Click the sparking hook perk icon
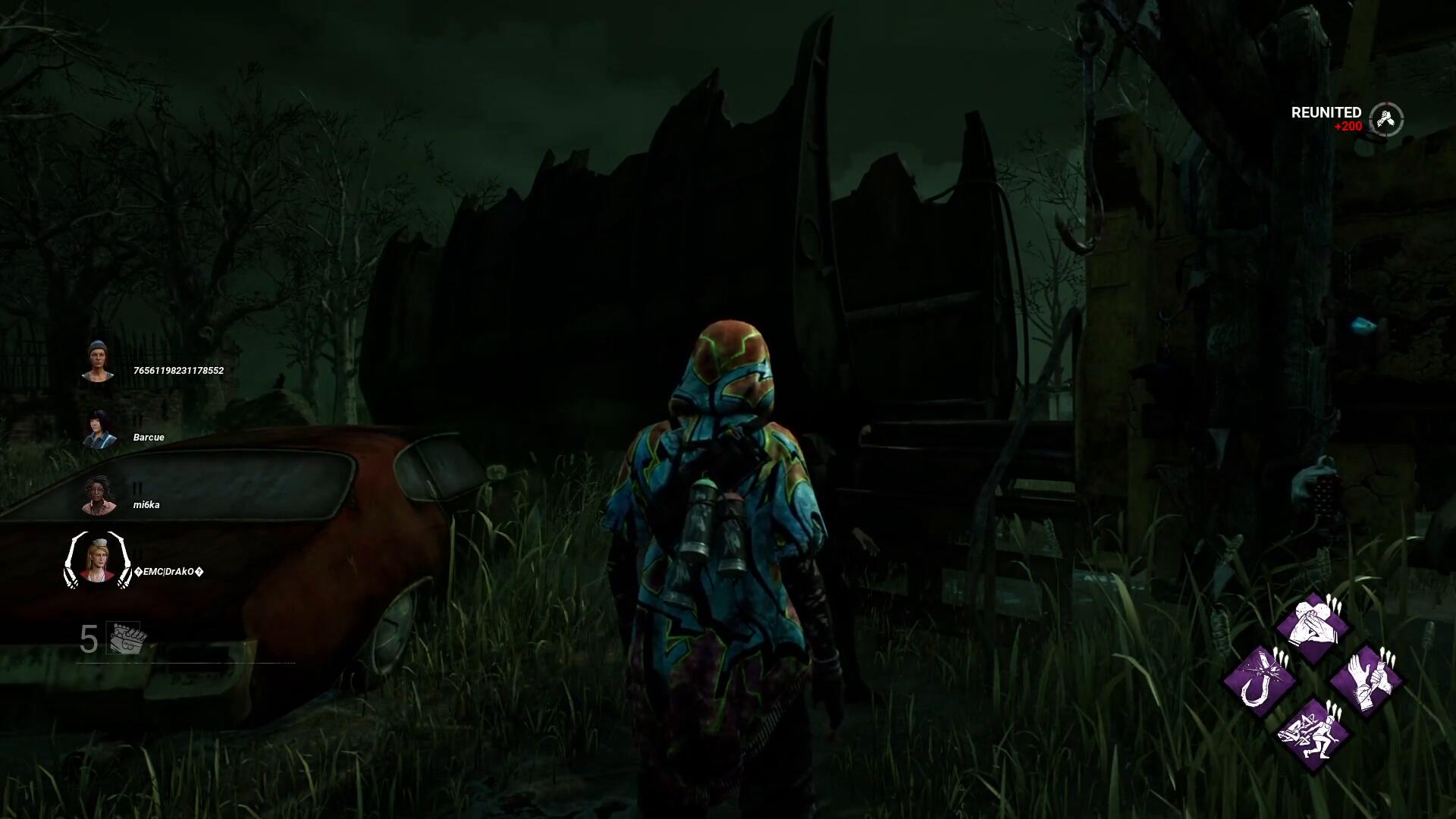1456x819 pixels. pos(1259,681)
